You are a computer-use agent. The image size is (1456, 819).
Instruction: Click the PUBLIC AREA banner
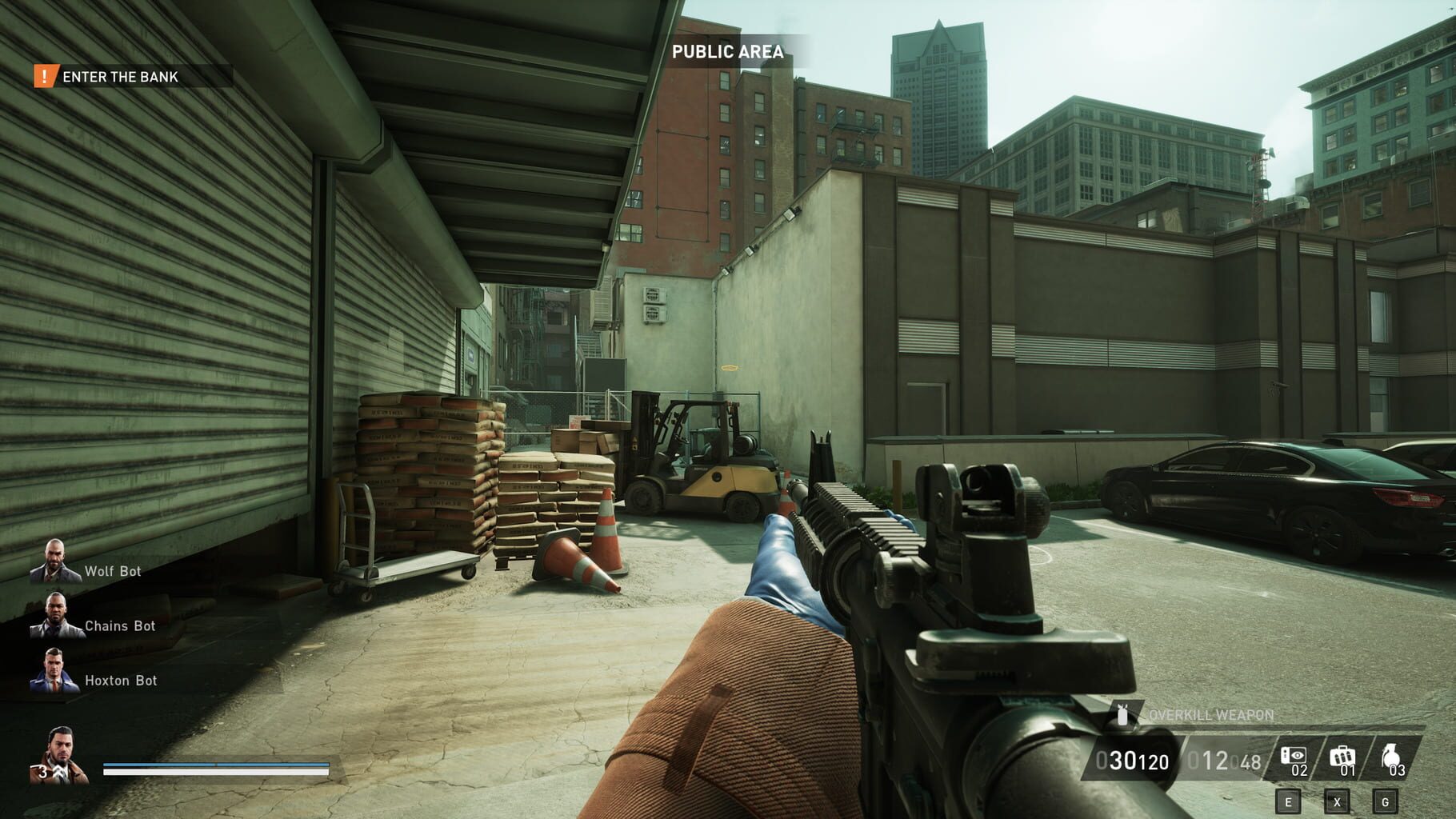coord(728,50)
